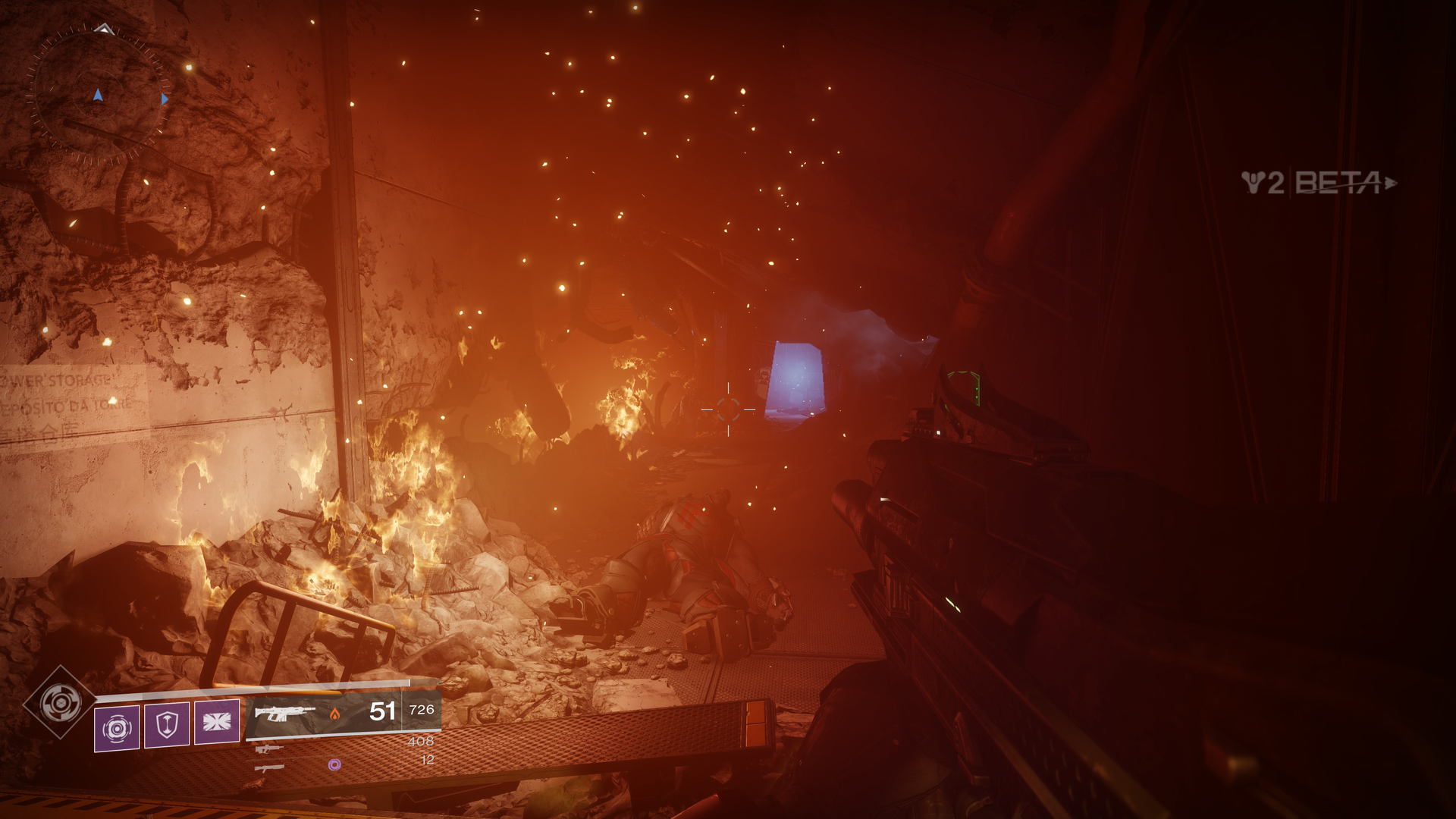Click the vortex grenade ability icon
The width and height of the screenshot is (1456, 819).
point(116,726)
